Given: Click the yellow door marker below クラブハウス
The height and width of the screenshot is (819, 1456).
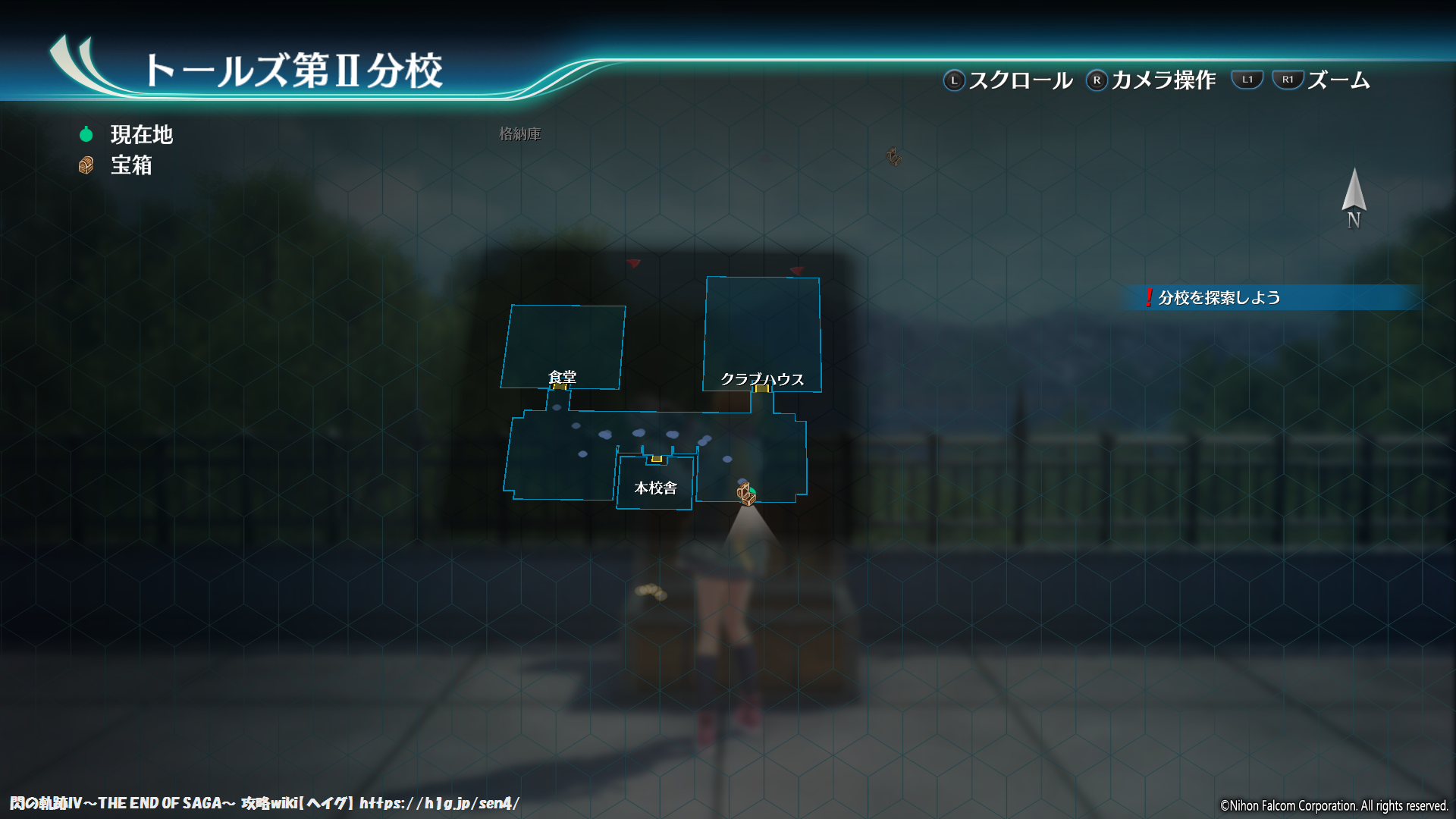Looking at the screenshot, I should (762, 388).
